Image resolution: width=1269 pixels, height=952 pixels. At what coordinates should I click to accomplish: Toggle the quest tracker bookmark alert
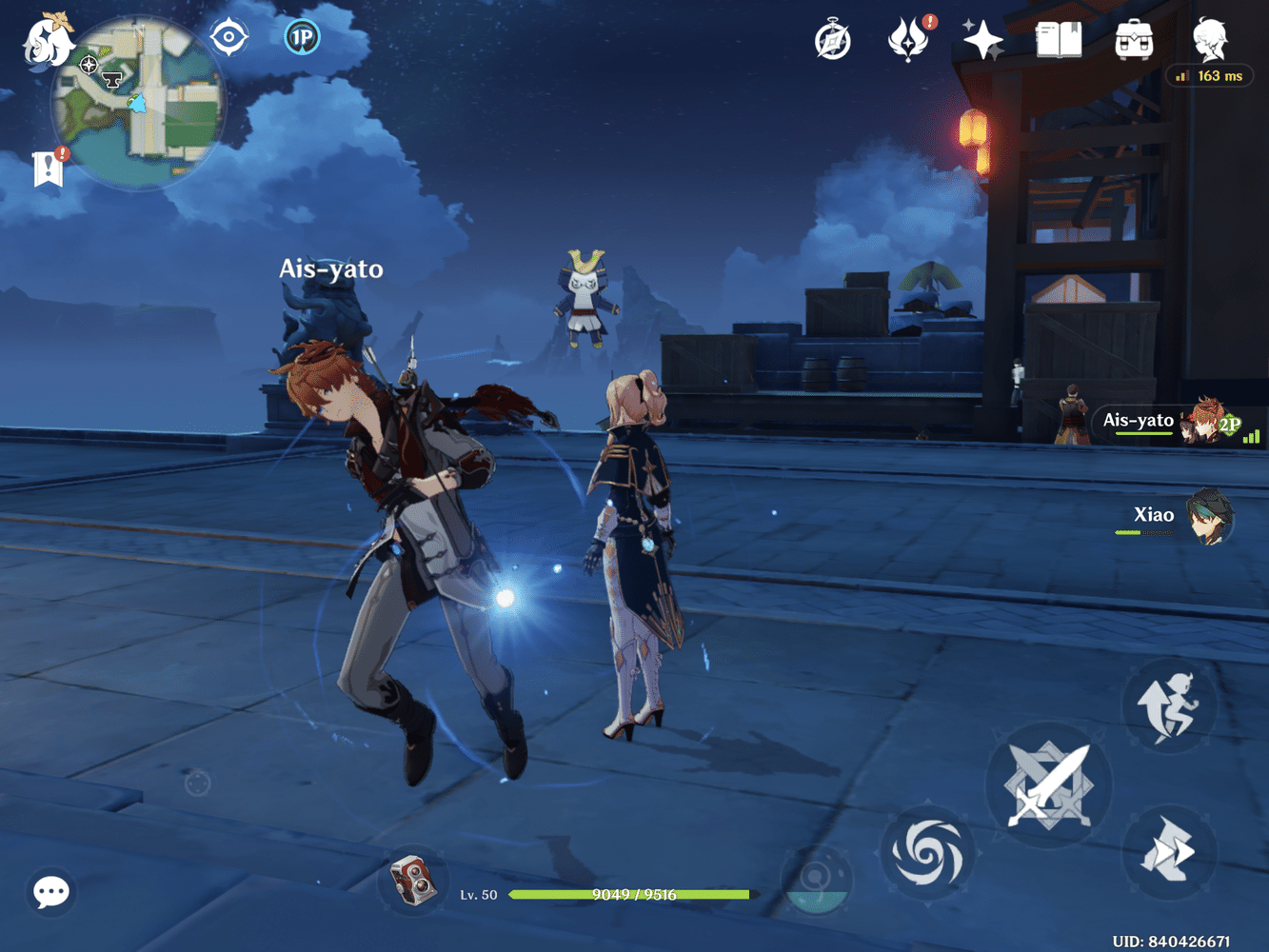48,168
